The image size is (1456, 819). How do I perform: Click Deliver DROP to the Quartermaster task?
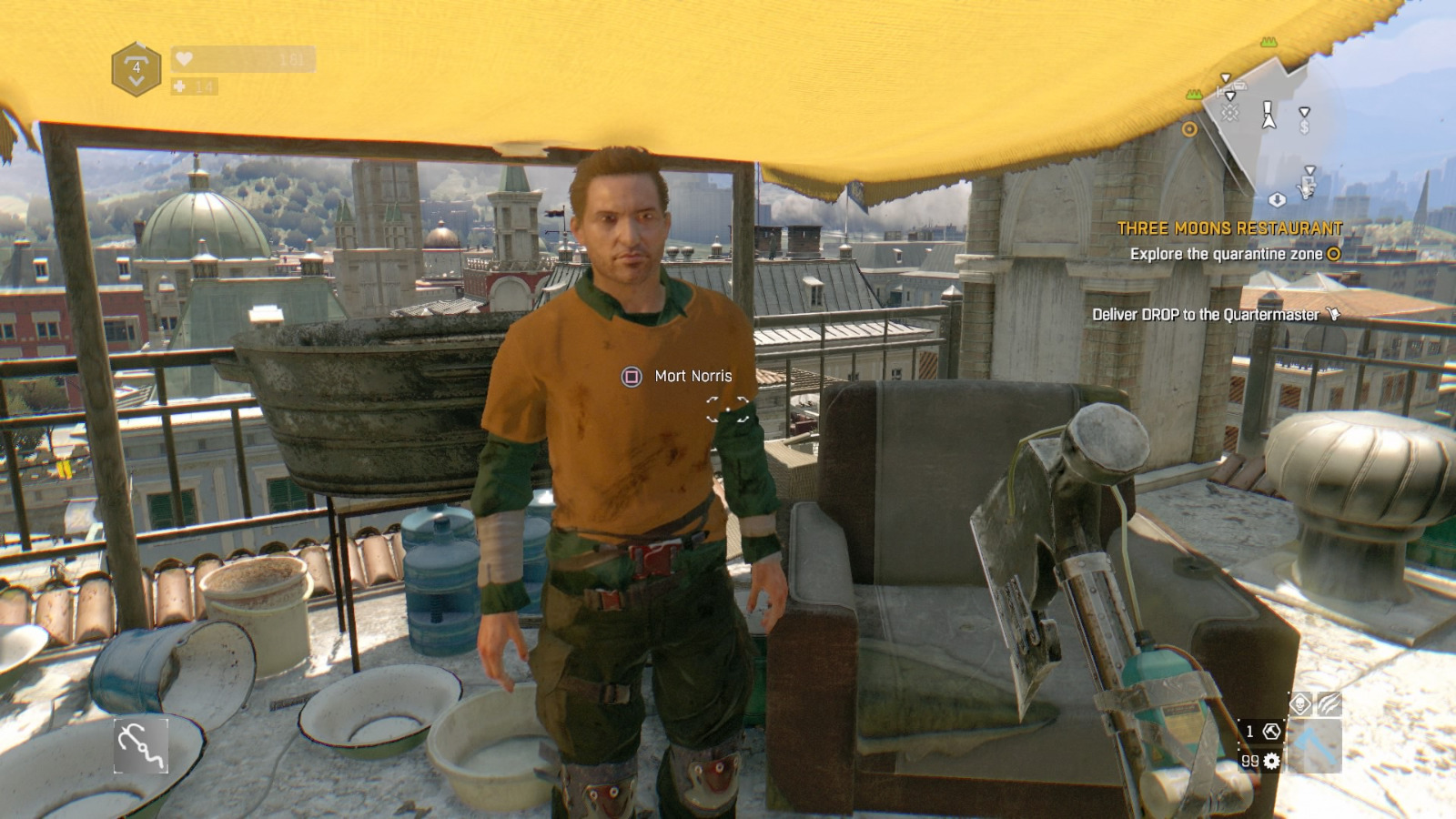point(1205,313)
